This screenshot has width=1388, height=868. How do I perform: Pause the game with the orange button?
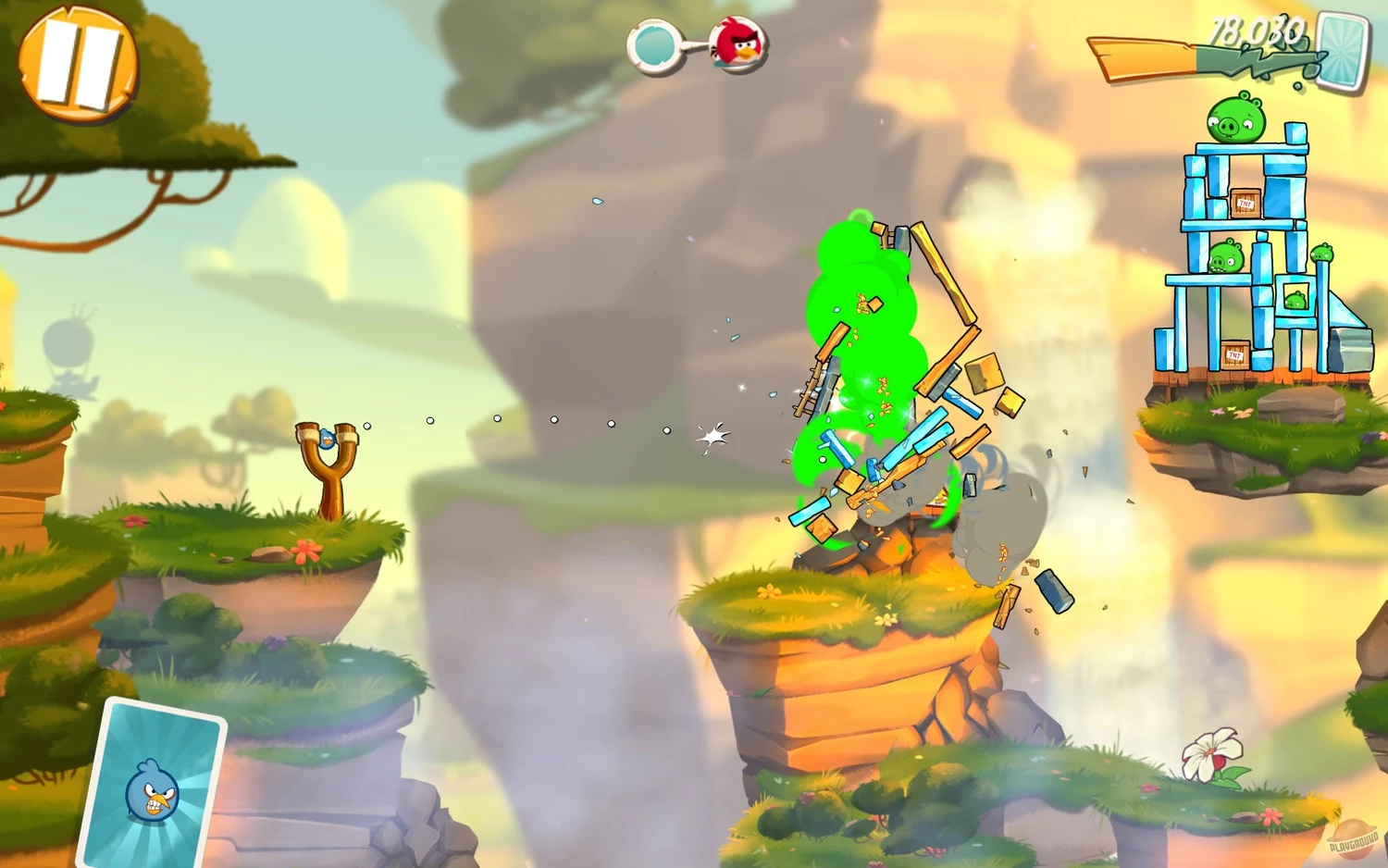[78, 63]
